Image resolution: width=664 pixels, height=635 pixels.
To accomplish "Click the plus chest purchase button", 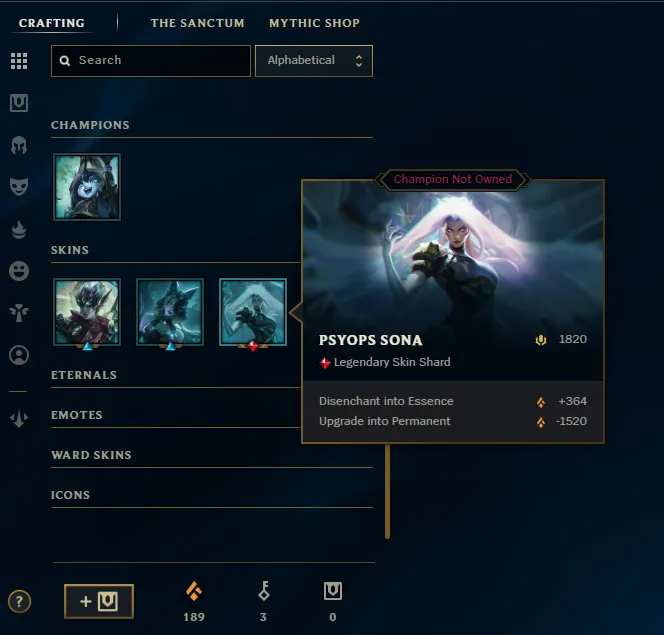I will click(x=98, y=601).
